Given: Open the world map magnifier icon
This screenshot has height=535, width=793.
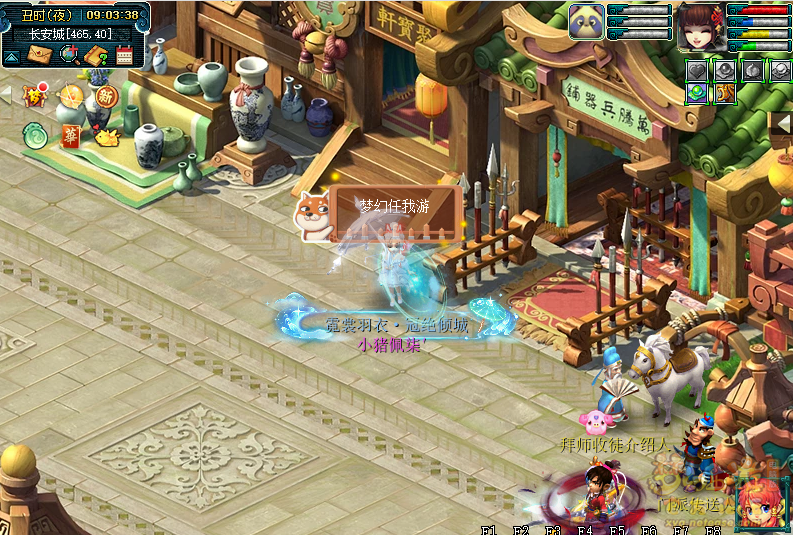Looking at the screenshot, I should 69,54.
